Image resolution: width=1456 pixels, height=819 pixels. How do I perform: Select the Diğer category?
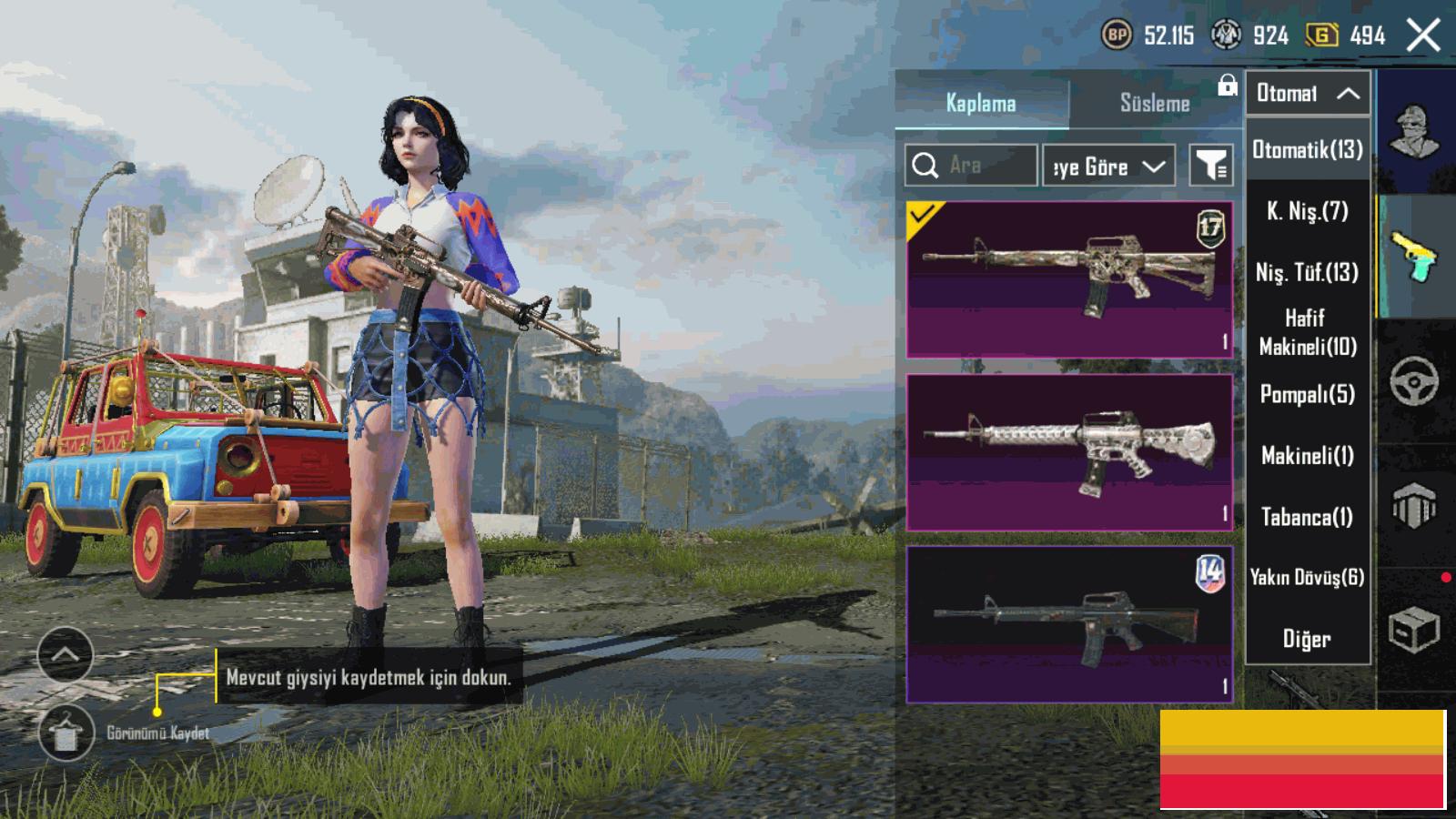click(x=1307, y=639)
